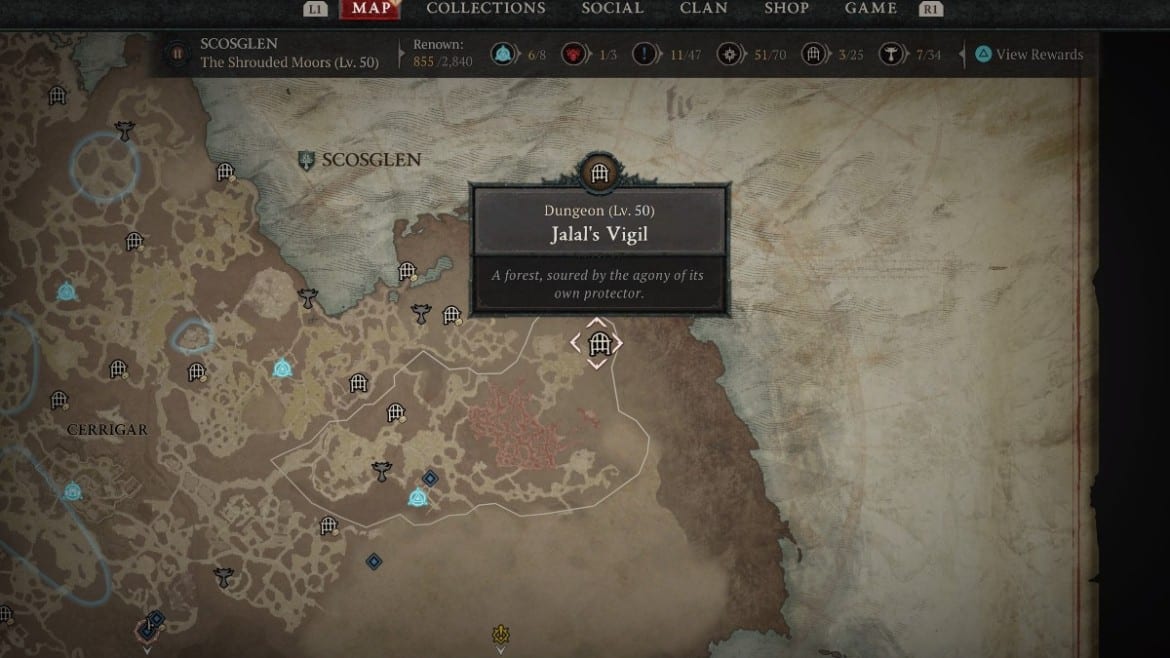Select the areas discovered compass icon
The width and height of the screenshot is (1170, 658).
[731, 55]
